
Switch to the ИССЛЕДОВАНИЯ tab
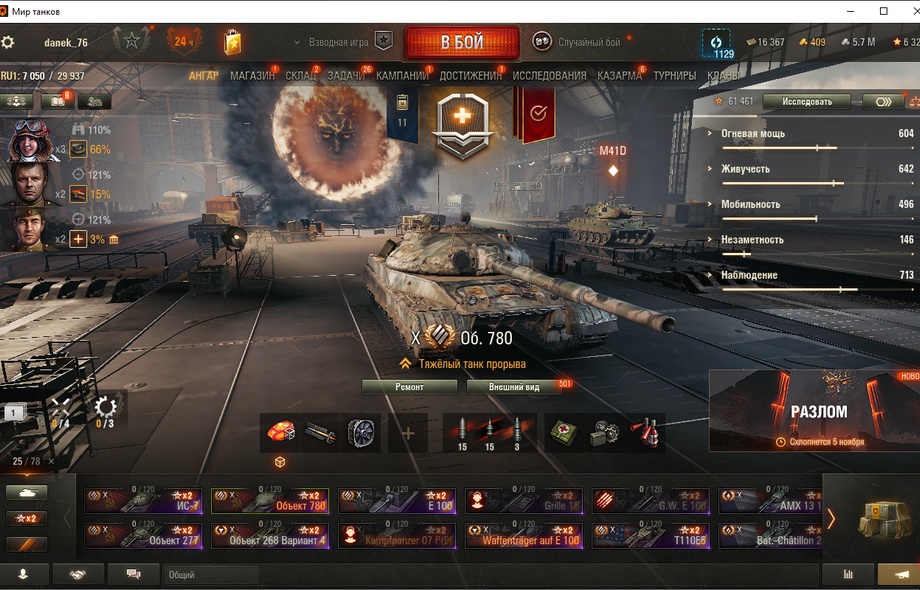pos(549,75)
